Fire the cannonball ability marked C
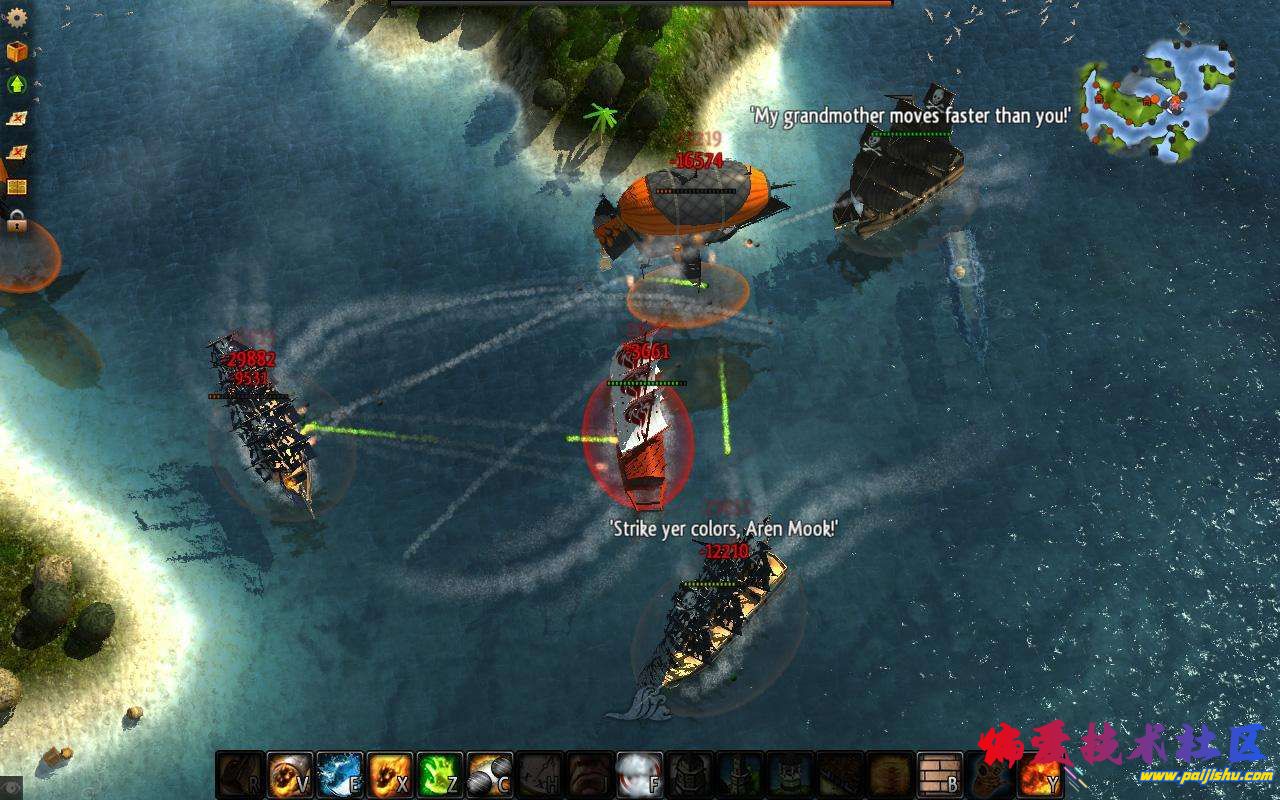 coord(489,775)
